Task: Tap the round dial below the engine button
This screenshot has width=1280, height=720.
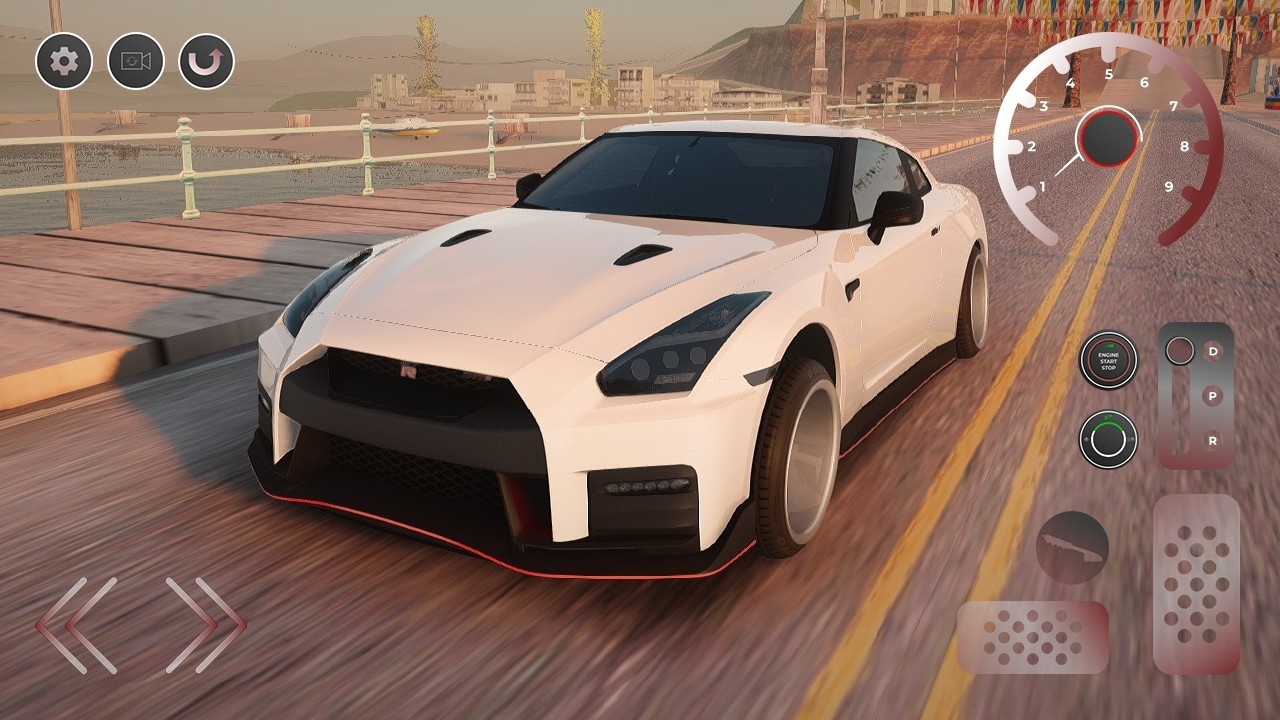Action: (x=1107, y=438)
